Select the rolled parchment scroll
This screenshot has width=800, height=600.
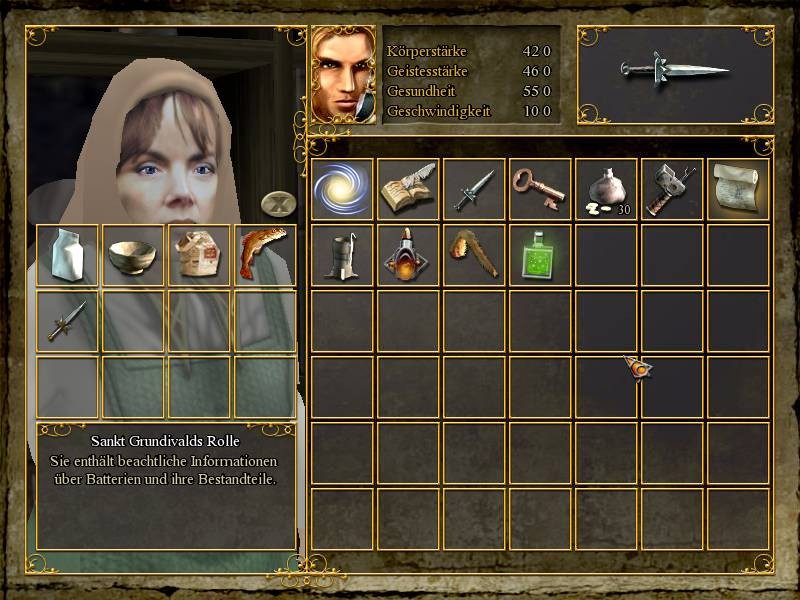(738, 189)
